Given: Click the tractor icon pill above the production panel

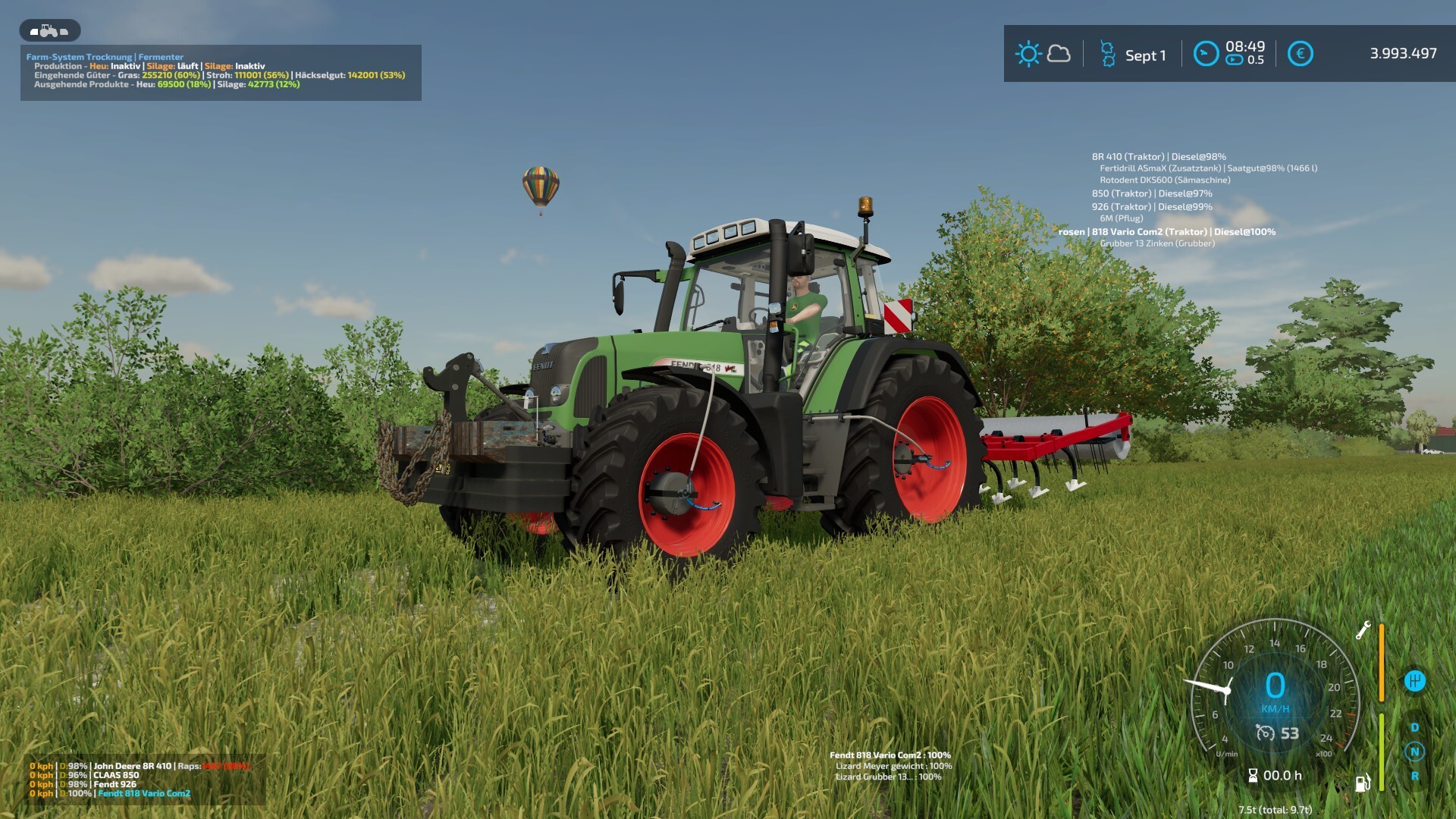Looking at the screenshot, I should 49,31.
